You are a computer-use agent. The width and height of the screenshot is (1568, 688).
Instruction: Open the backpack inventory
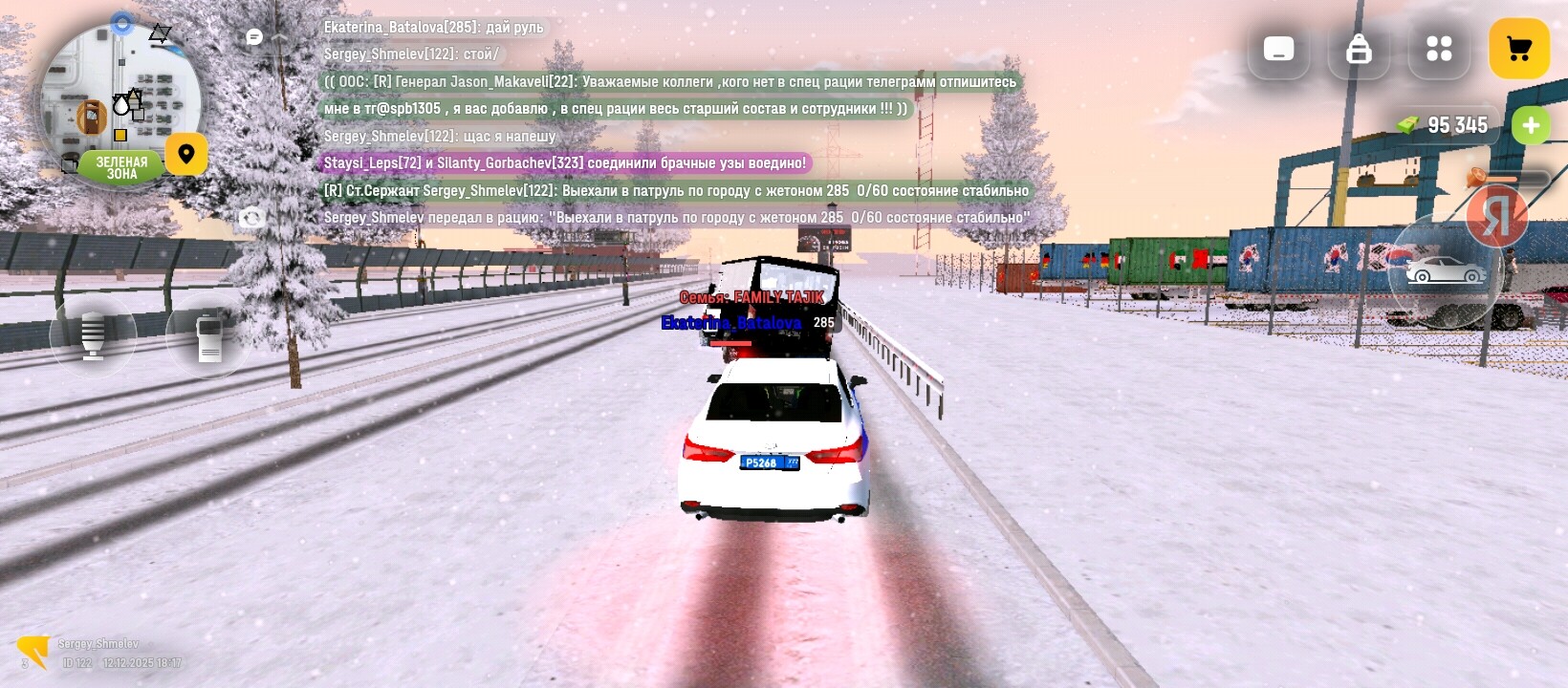1359,49
